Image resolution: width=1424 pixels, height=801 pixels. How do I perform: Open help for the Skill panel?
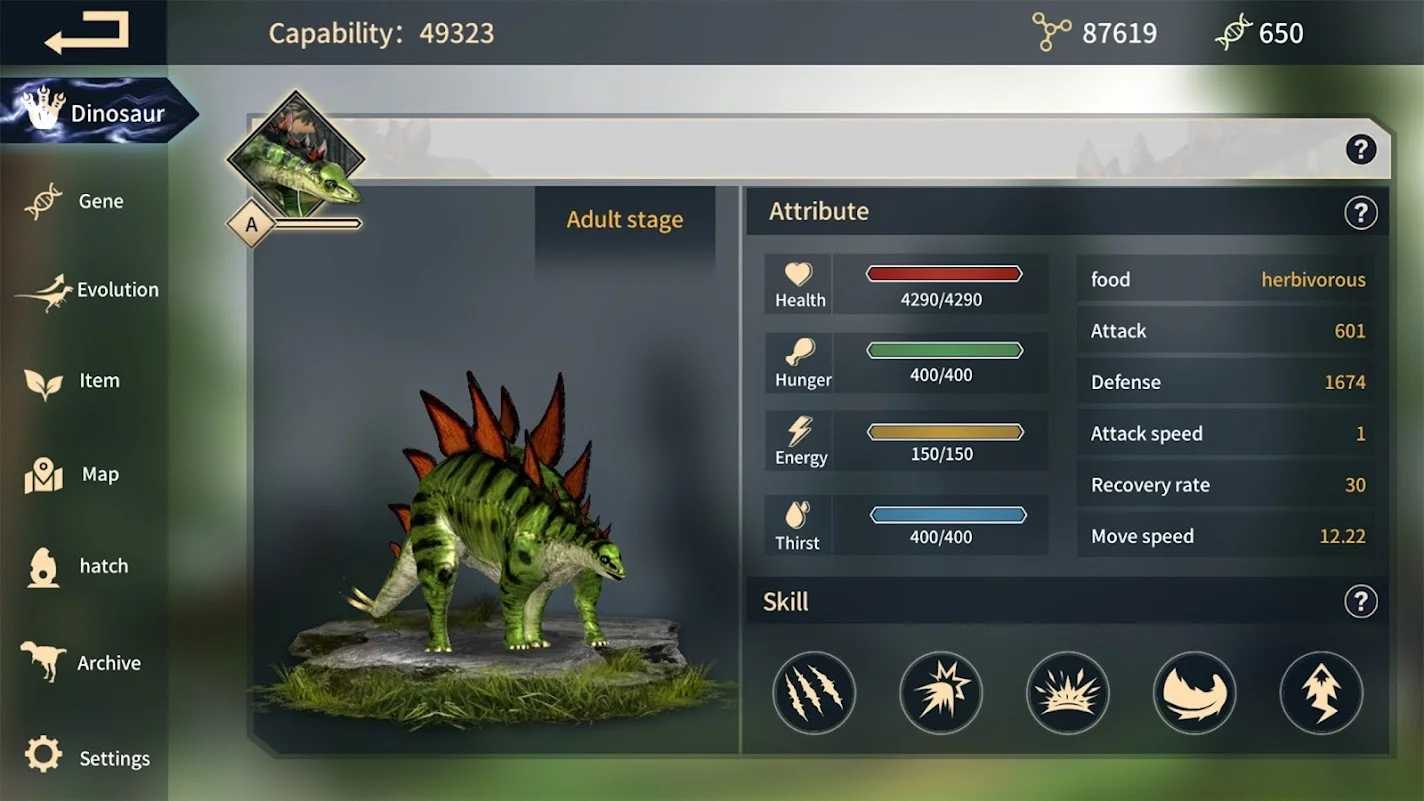coord(1360,601)
